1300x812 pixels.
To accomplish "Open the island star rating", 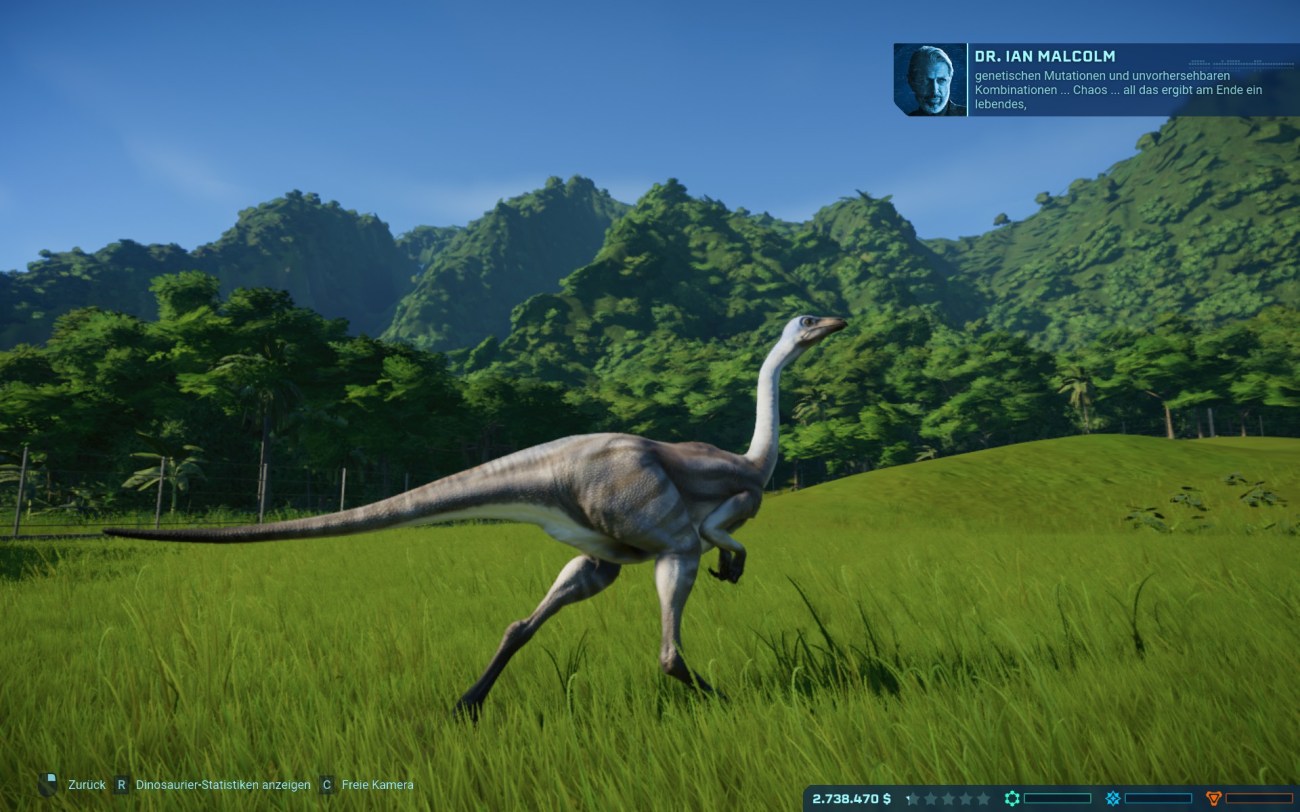I will tap(947, 799).
